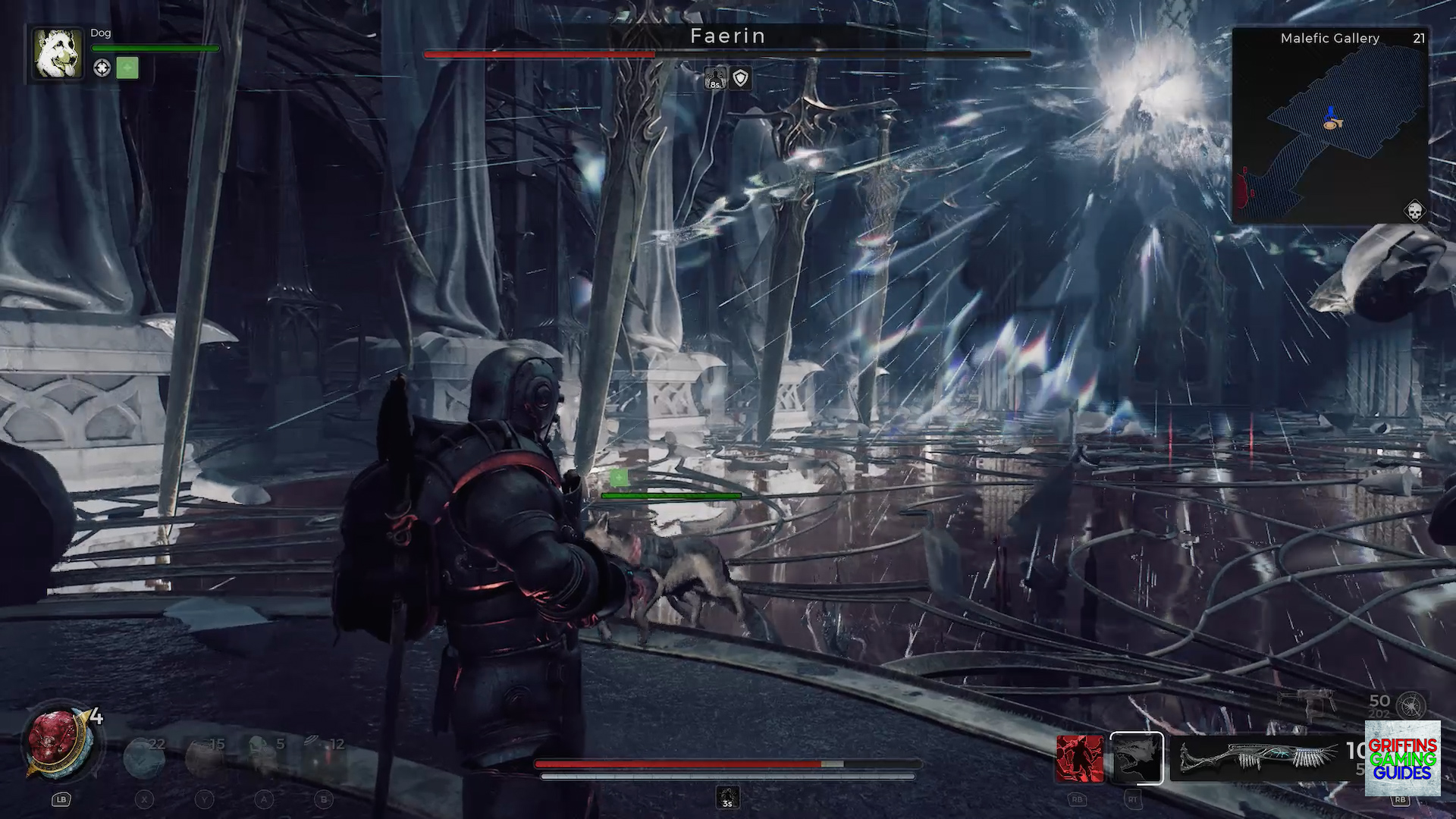Image resolution: width=1456 pixels, height=819 pixels.
Task: Select the Malefic Gallery zone title
Action: pos(1330,38)
